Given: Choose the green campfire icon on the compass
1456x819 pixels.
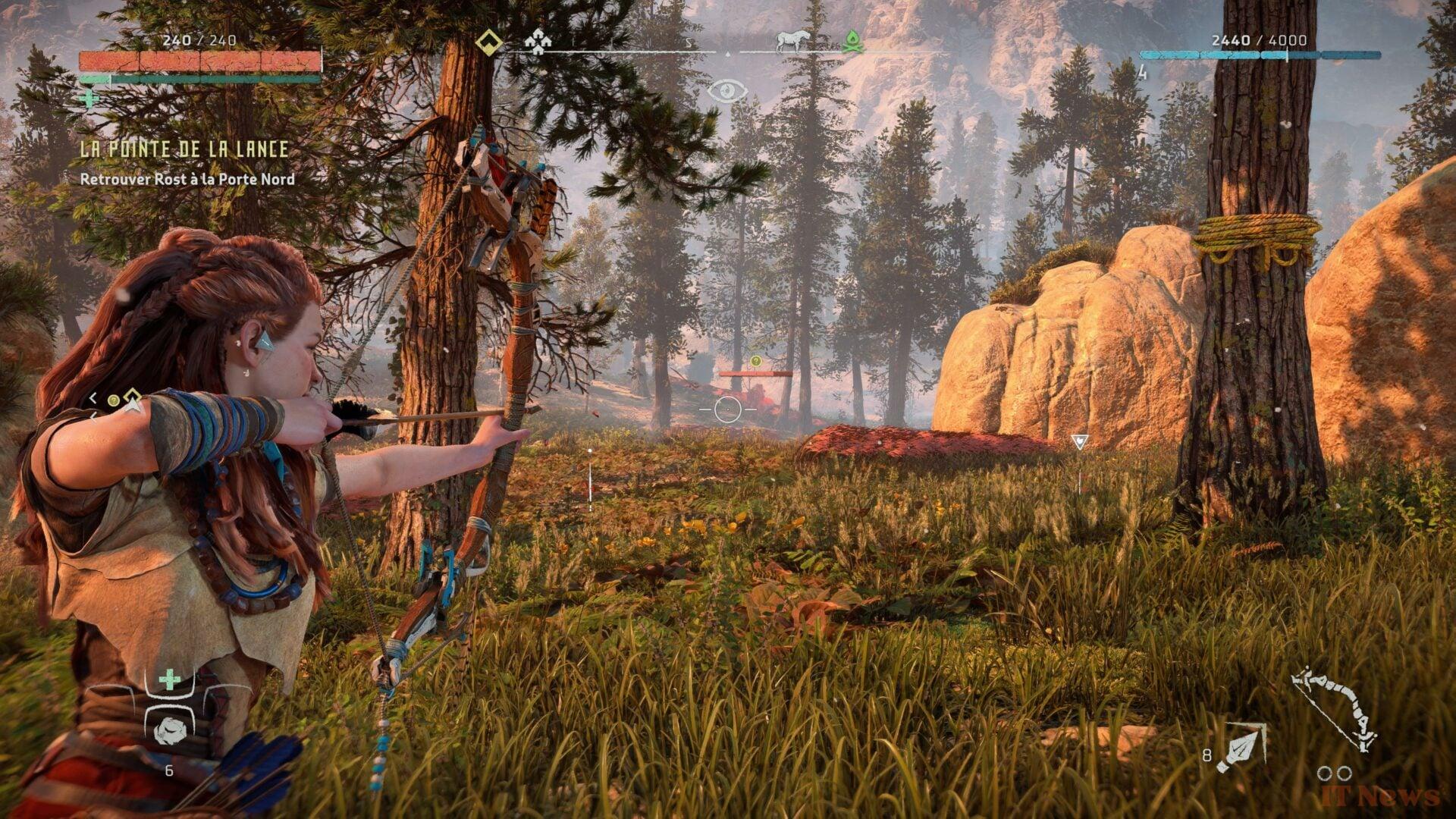Looking at the screenshot, I should (852, 41).
